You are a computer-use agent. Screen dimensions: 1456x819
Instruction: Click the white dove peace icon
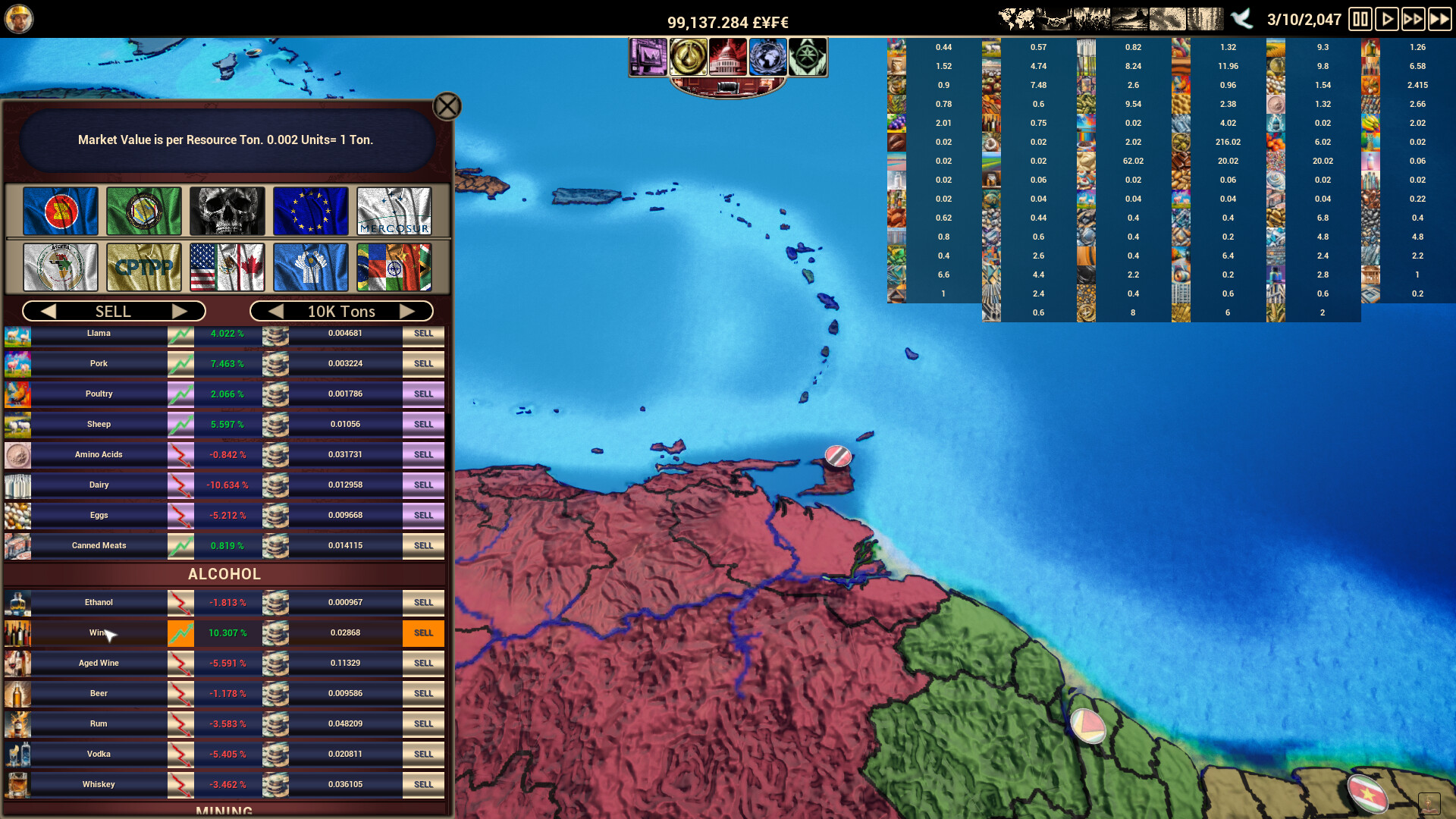click(x=1242, y=19)
